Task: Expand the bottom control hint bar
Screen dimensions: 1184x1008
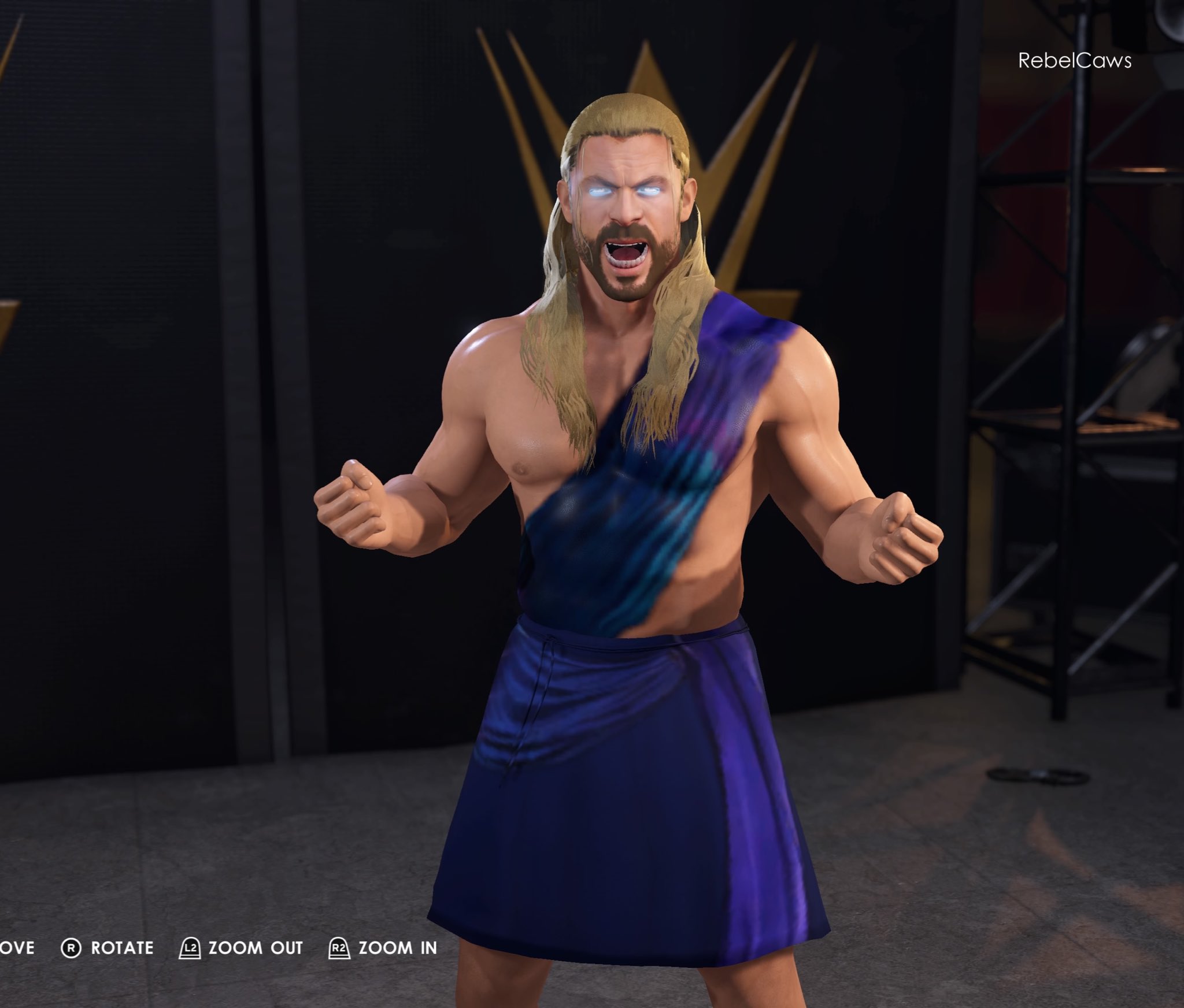Action: pyautogui.click(x=220, y=948)
